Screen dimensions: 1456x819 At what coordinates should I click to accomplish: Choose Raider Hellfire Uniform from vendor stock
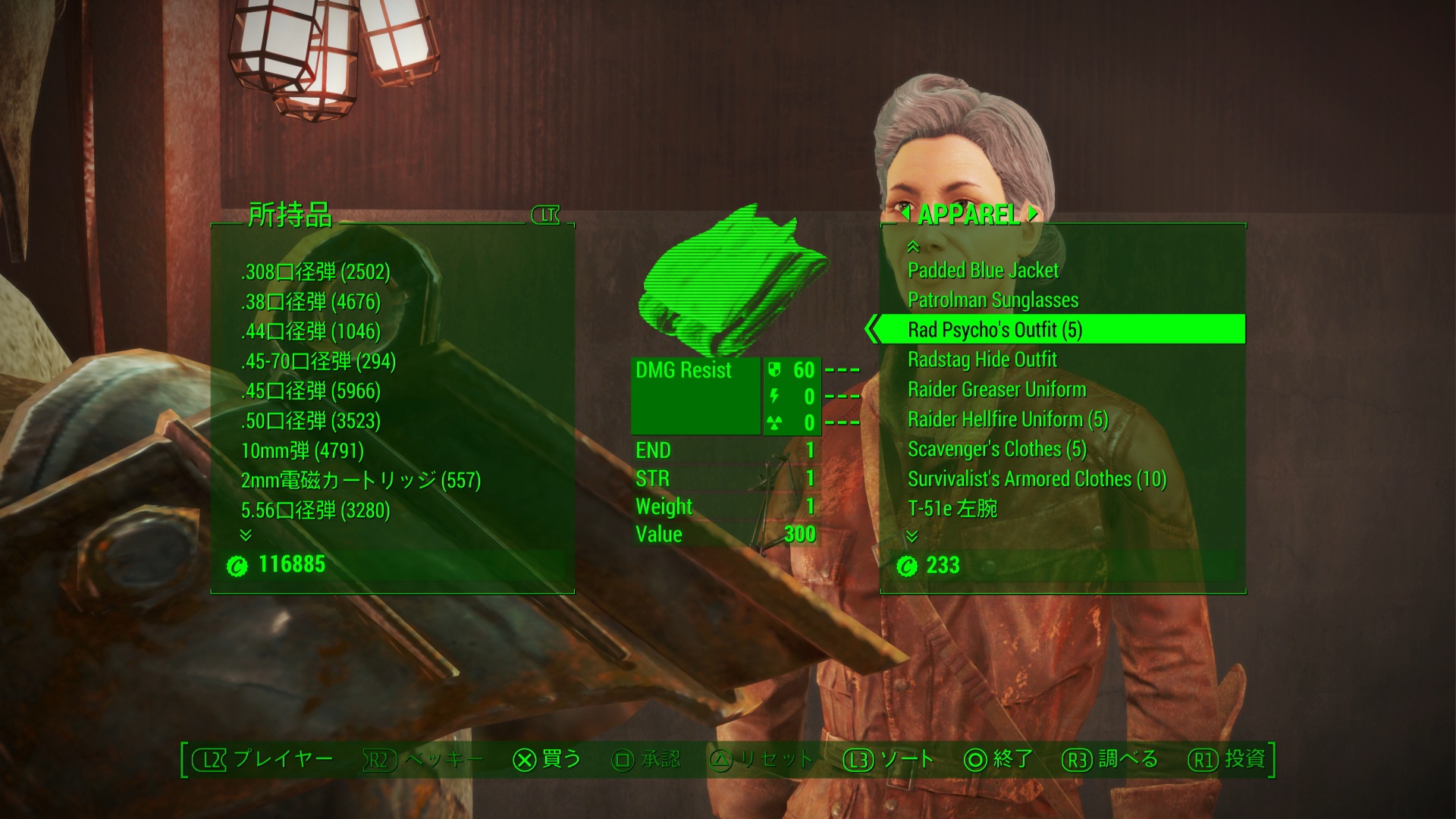click(x=1008, y=419)
